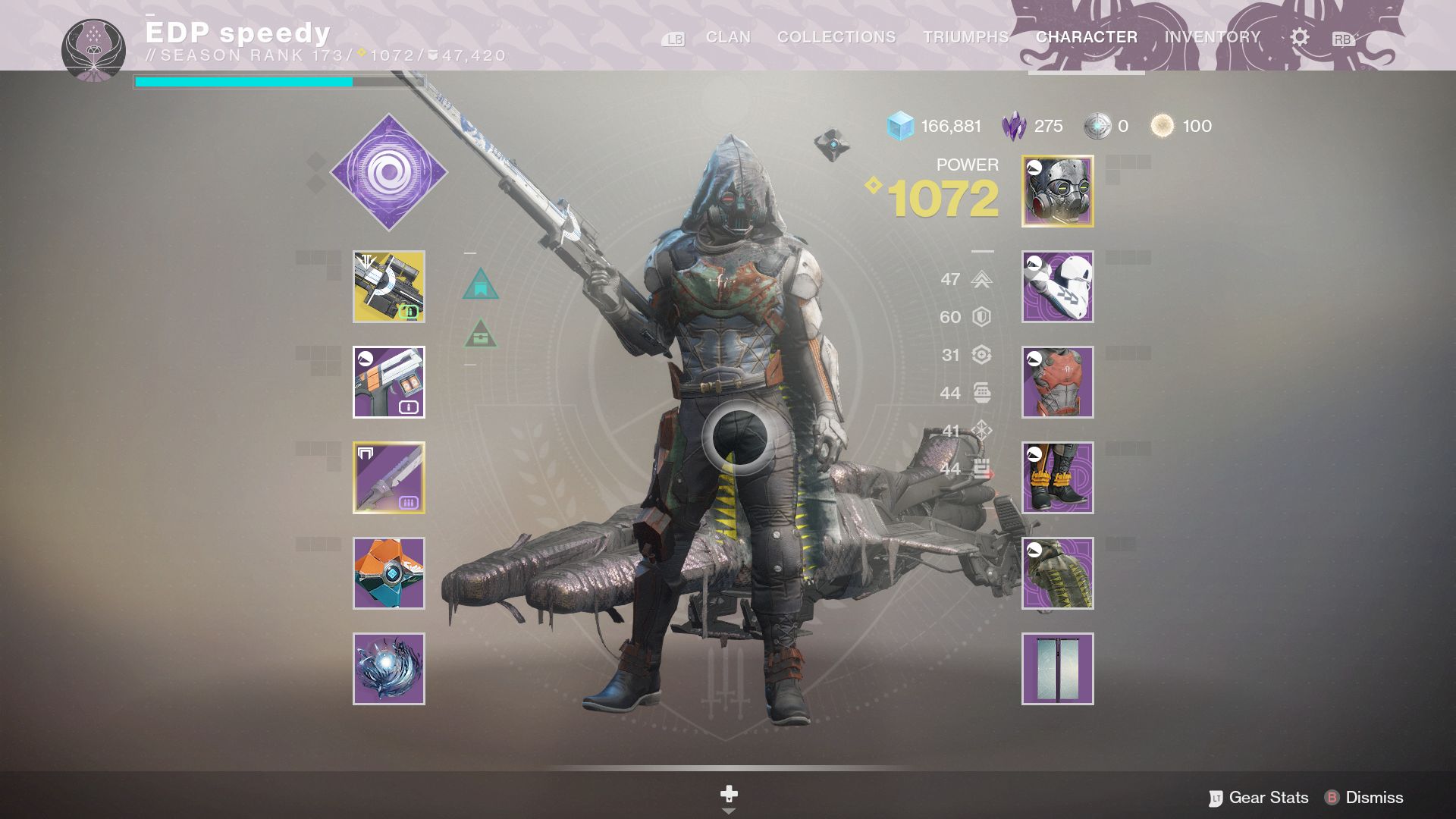Open the equipped leg armor slot

[x=1056, y=477]
